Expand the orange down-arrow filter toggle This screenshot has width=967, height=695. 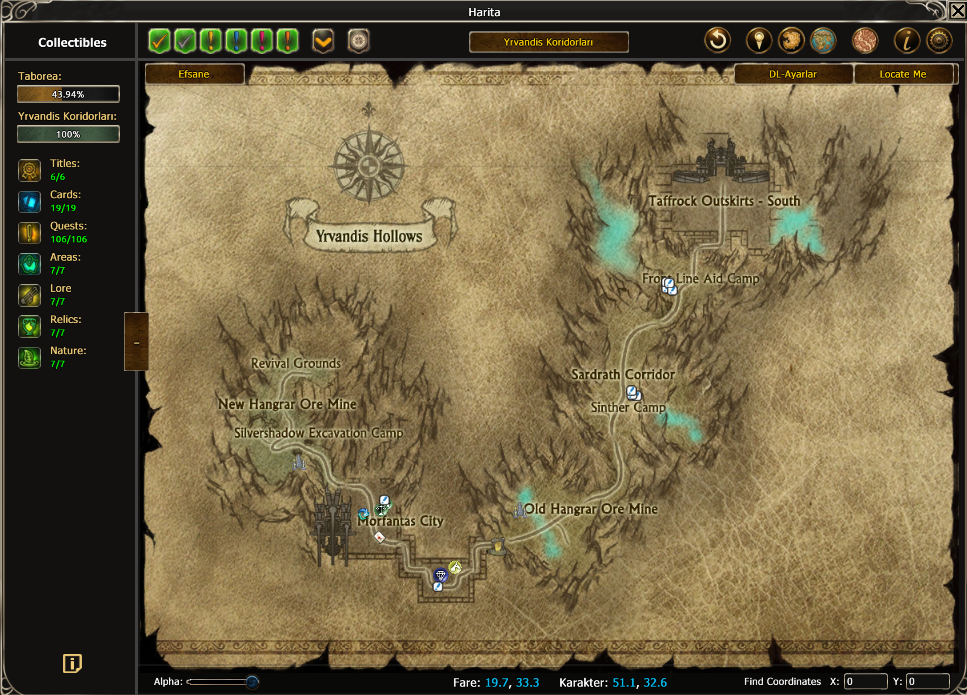point(323,41)
